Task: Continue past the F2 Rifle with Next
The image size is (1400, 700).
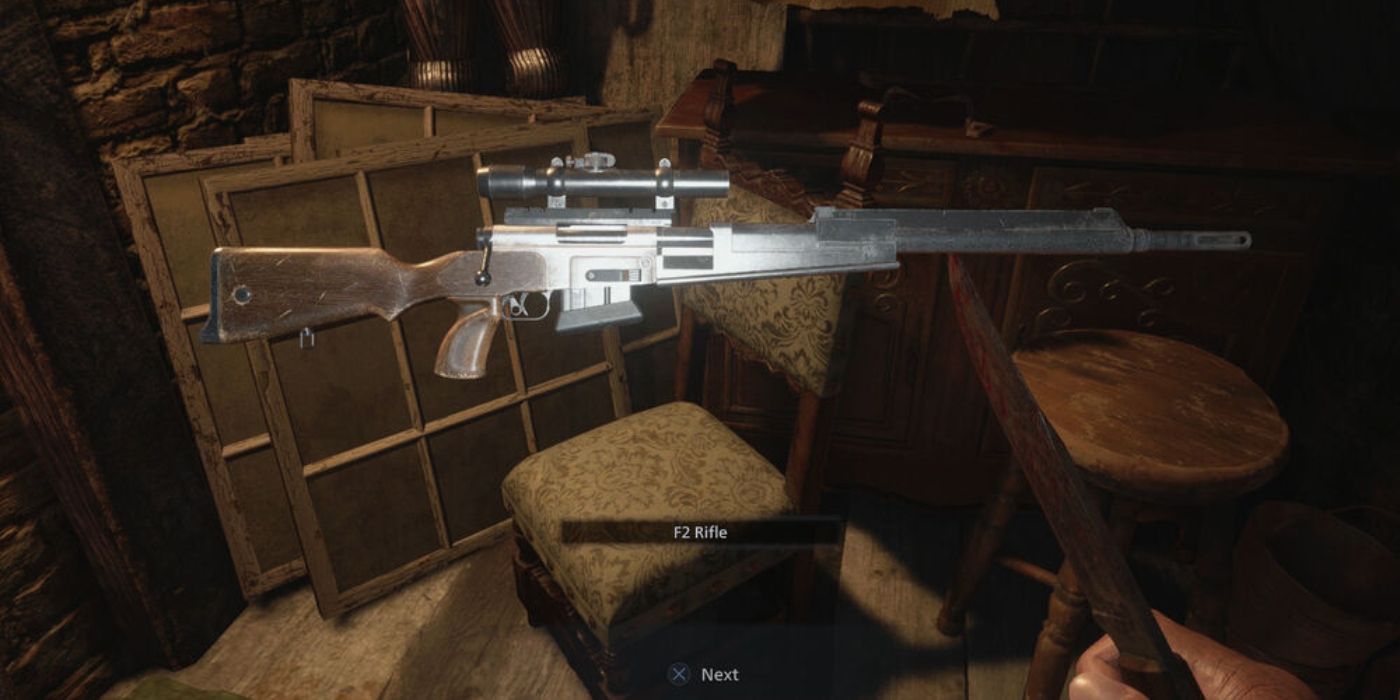Action: click(x=707, y=674)
